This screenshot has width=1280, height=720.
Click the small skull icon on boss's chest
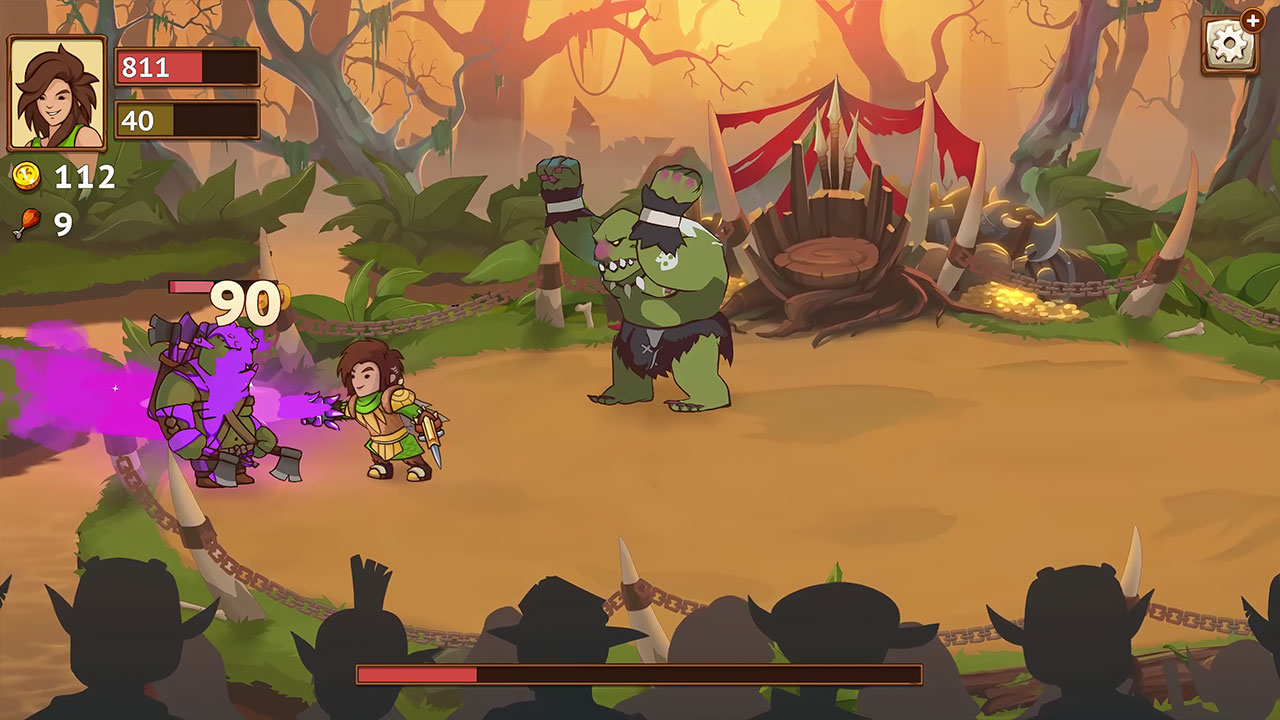tap(666, 262)
